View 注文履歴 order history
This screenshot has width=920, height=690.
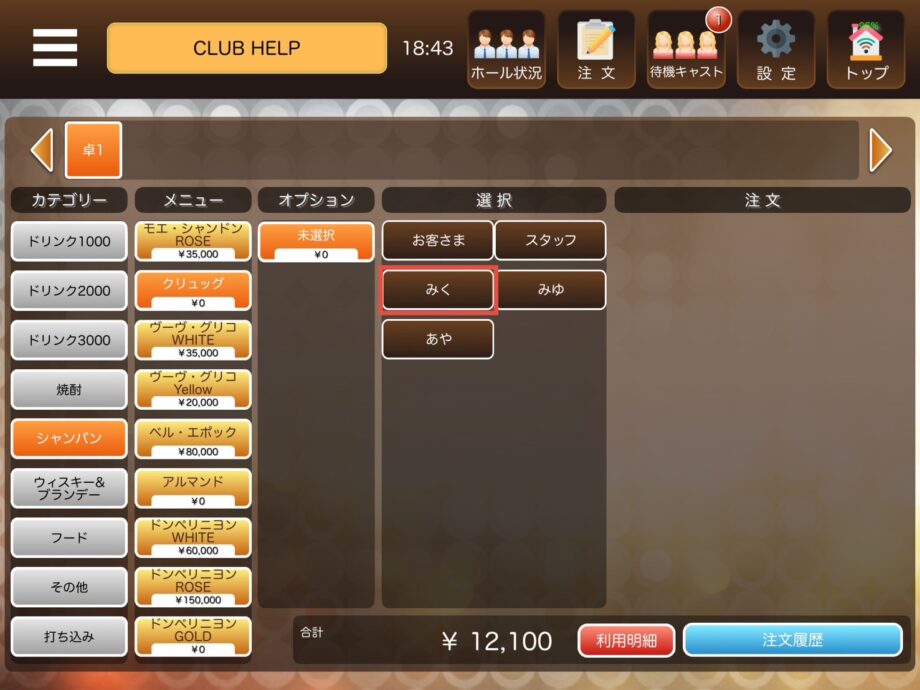792,641
